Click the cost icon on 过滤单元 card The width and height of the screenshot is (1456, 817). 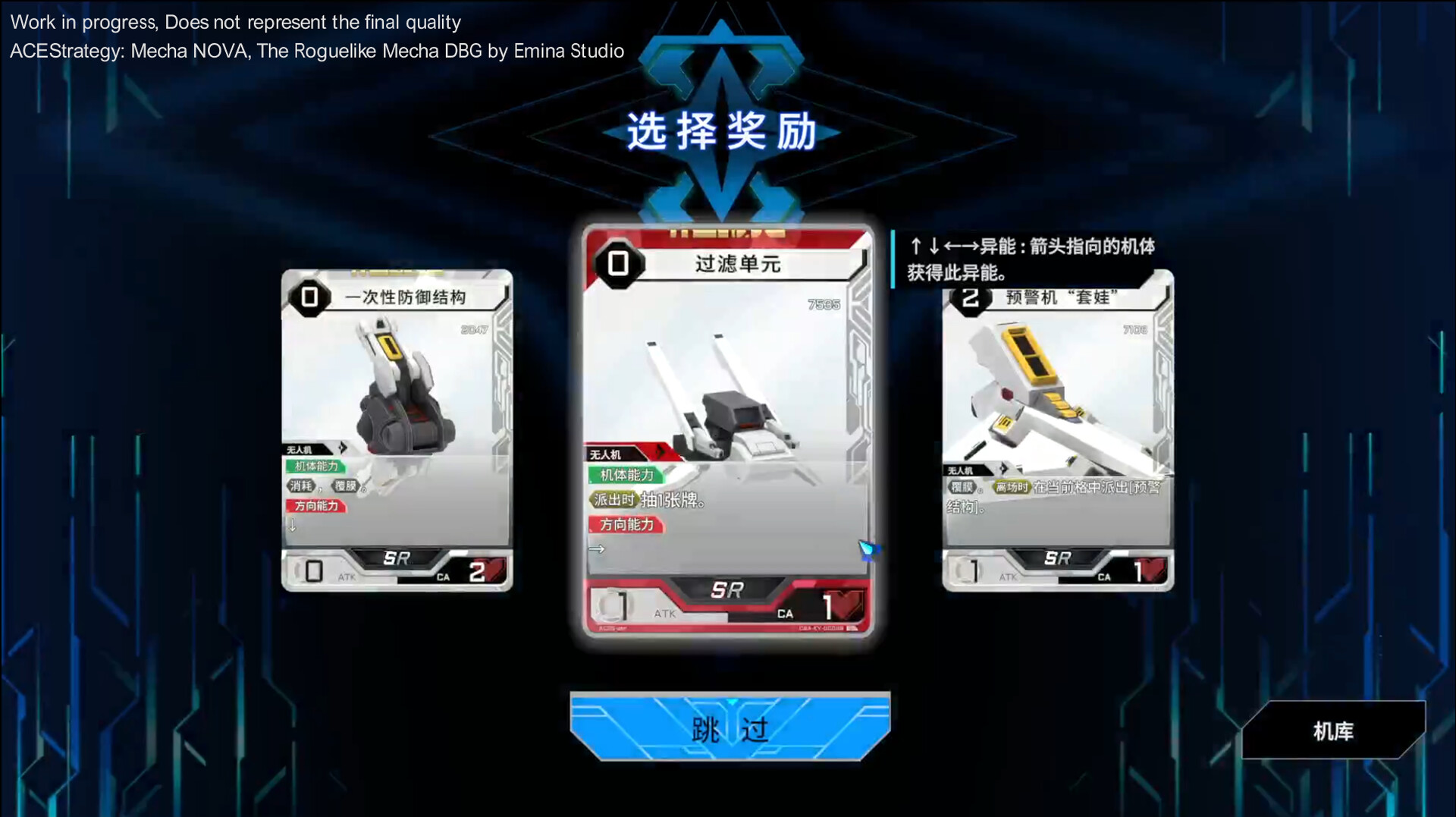617,265
